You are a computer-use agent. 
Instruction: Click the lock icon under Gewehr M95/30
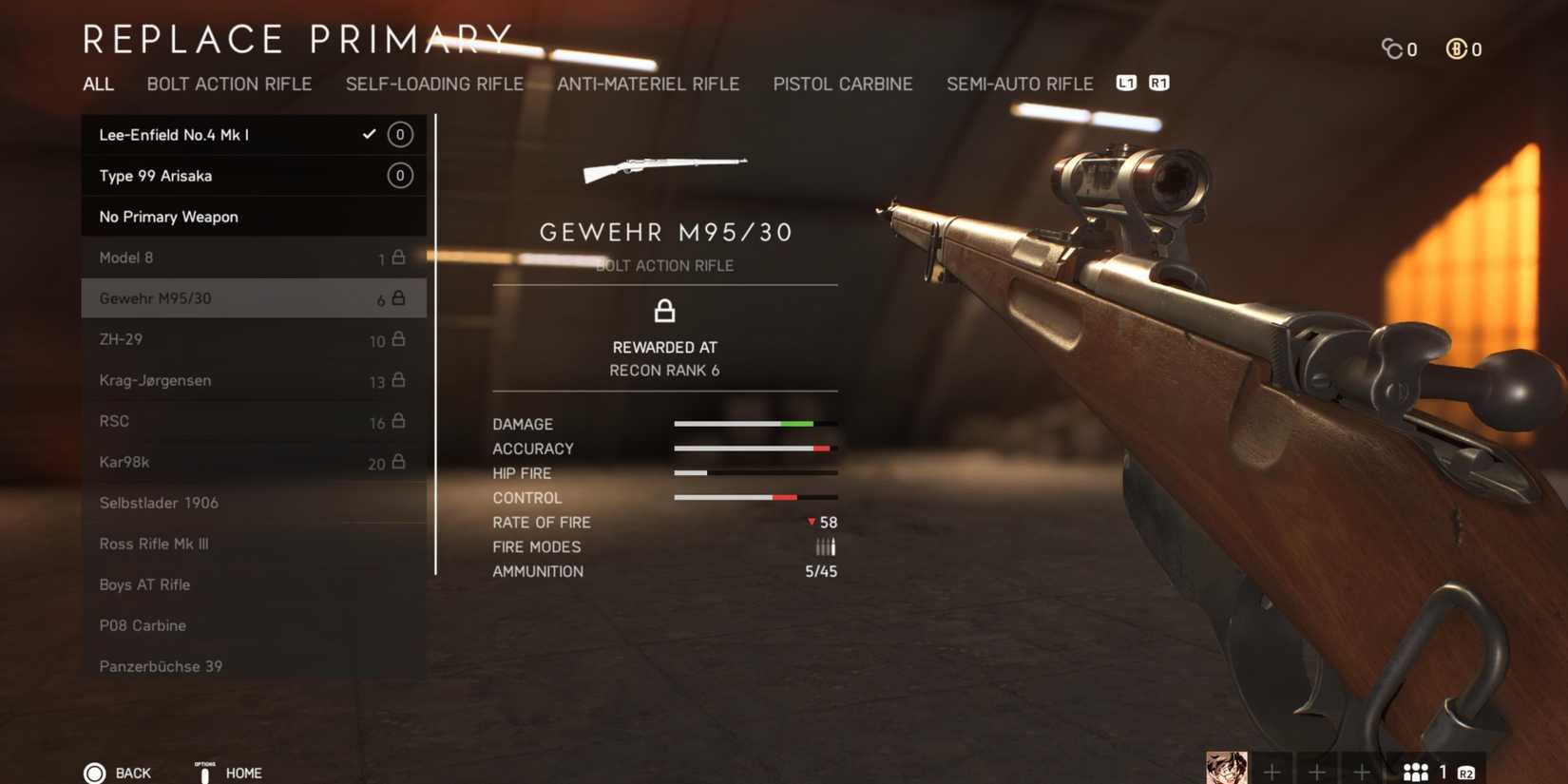point(665,311)
